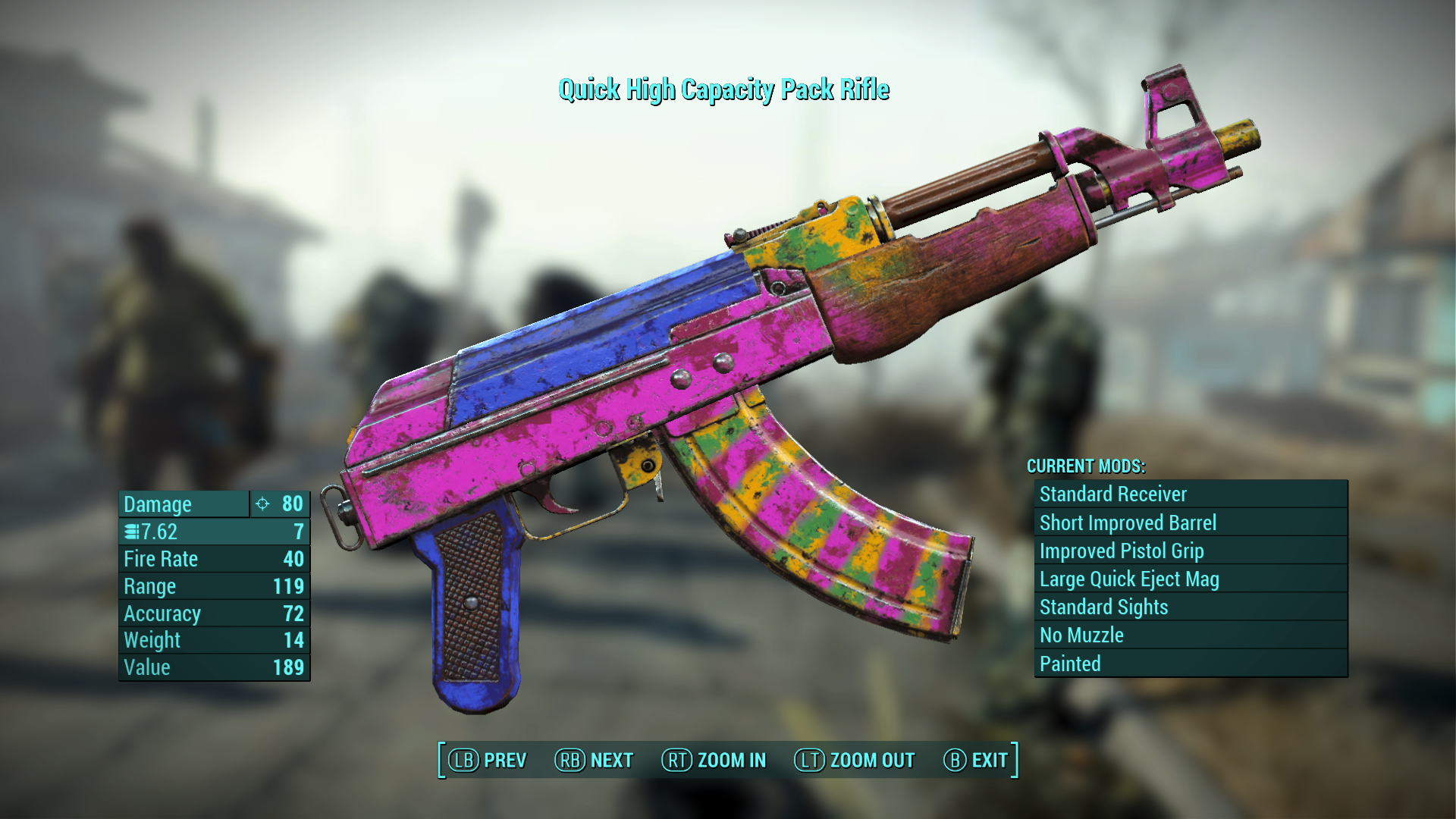Image resolution: width=1456 pixels, height=819 pixels.
Task: Toggle the Painted mod option
Action: click(x=1189, y=664)
